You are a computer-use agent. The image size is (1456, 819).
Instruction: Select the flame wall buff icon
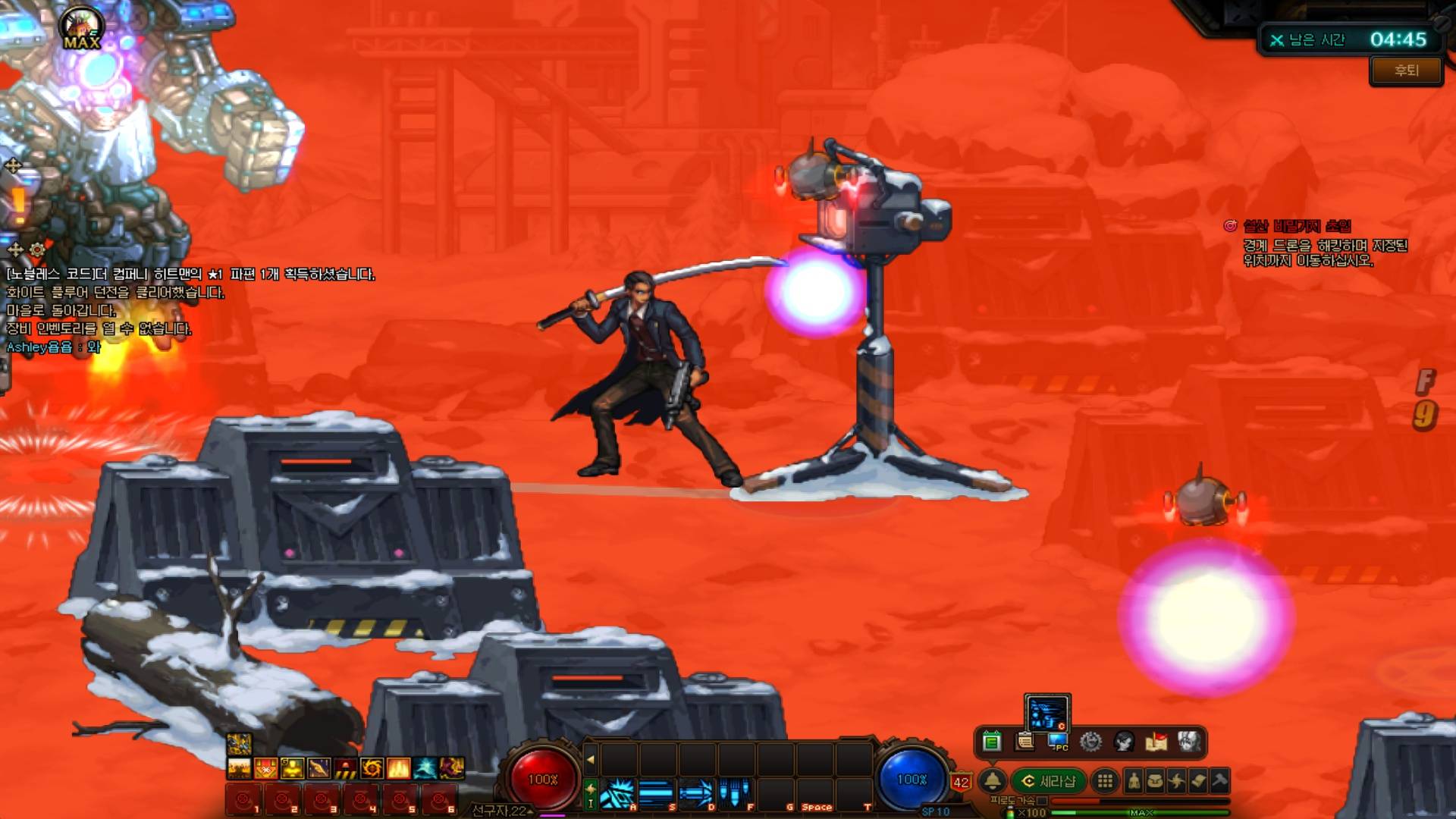tap(398, 768)
